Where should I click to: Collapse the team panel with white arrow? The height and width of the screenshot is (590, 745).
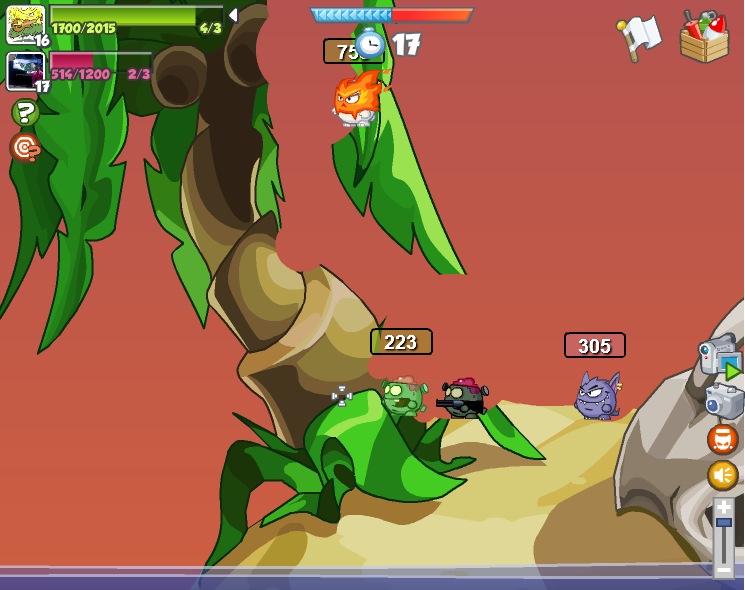click(x=233, y=15)
